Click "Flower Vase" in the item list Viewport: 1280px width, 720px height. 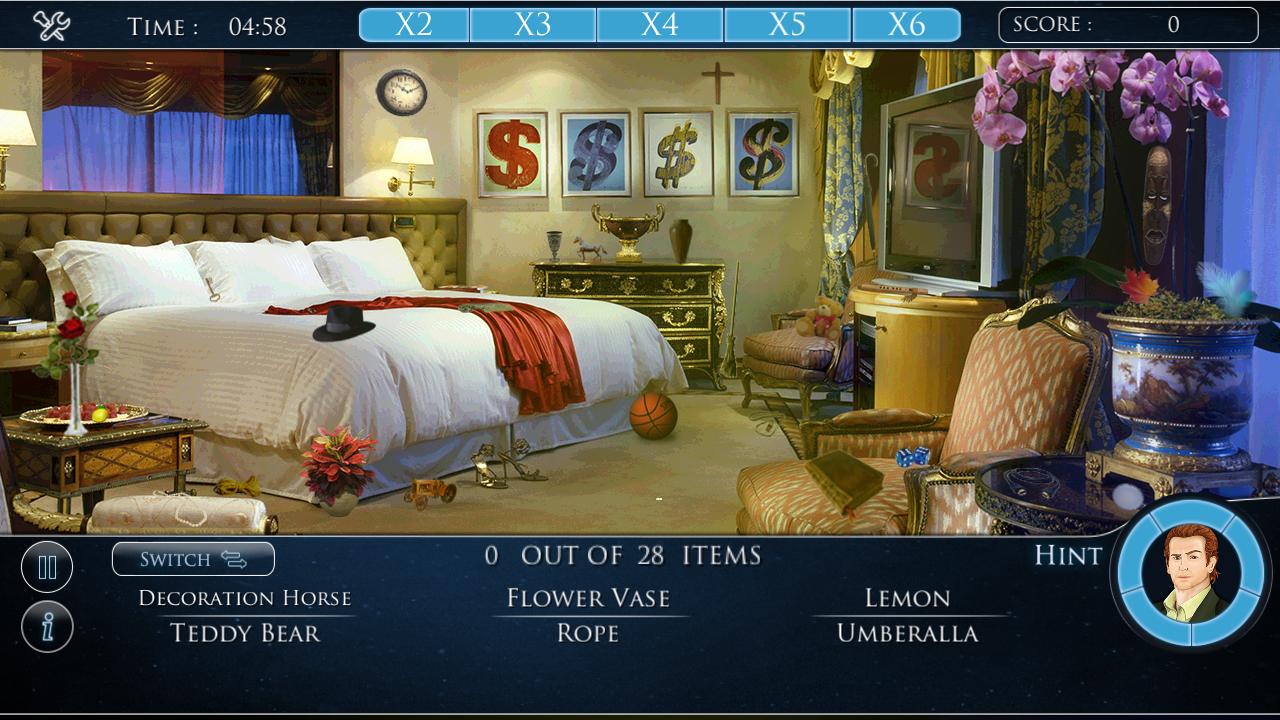pyautogui.click(x=588, y=598)
